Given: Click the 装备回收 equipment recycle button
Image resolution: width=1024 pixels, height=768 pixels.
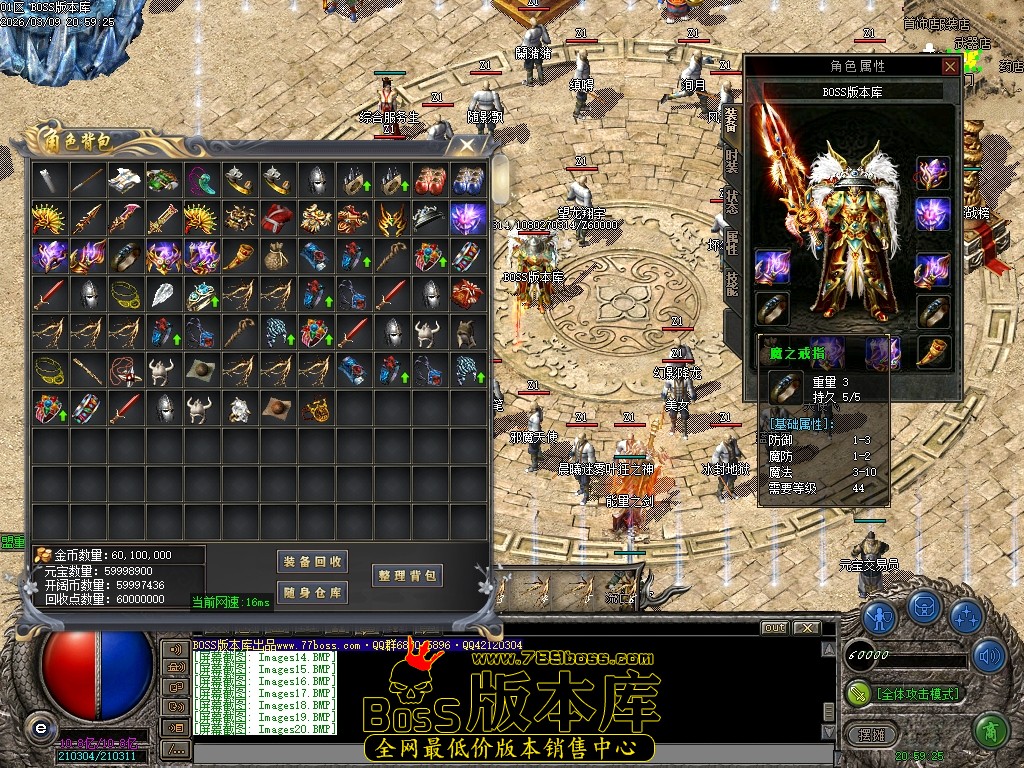Looking at the screenshot, I should [x=312, y=561].
